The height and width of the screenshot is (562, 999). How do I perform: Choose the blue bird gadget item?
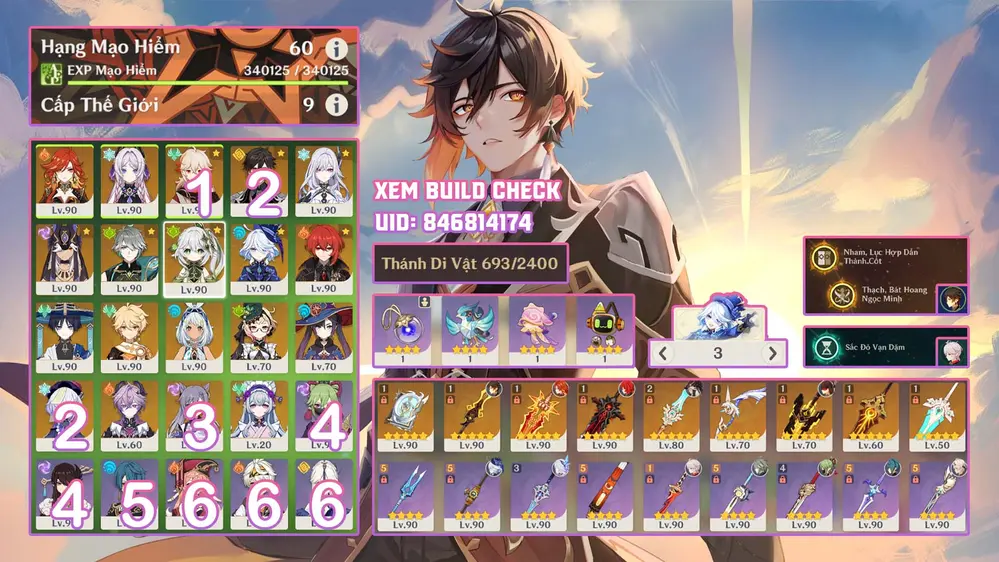pyautogui.click(x=472, y=328)
